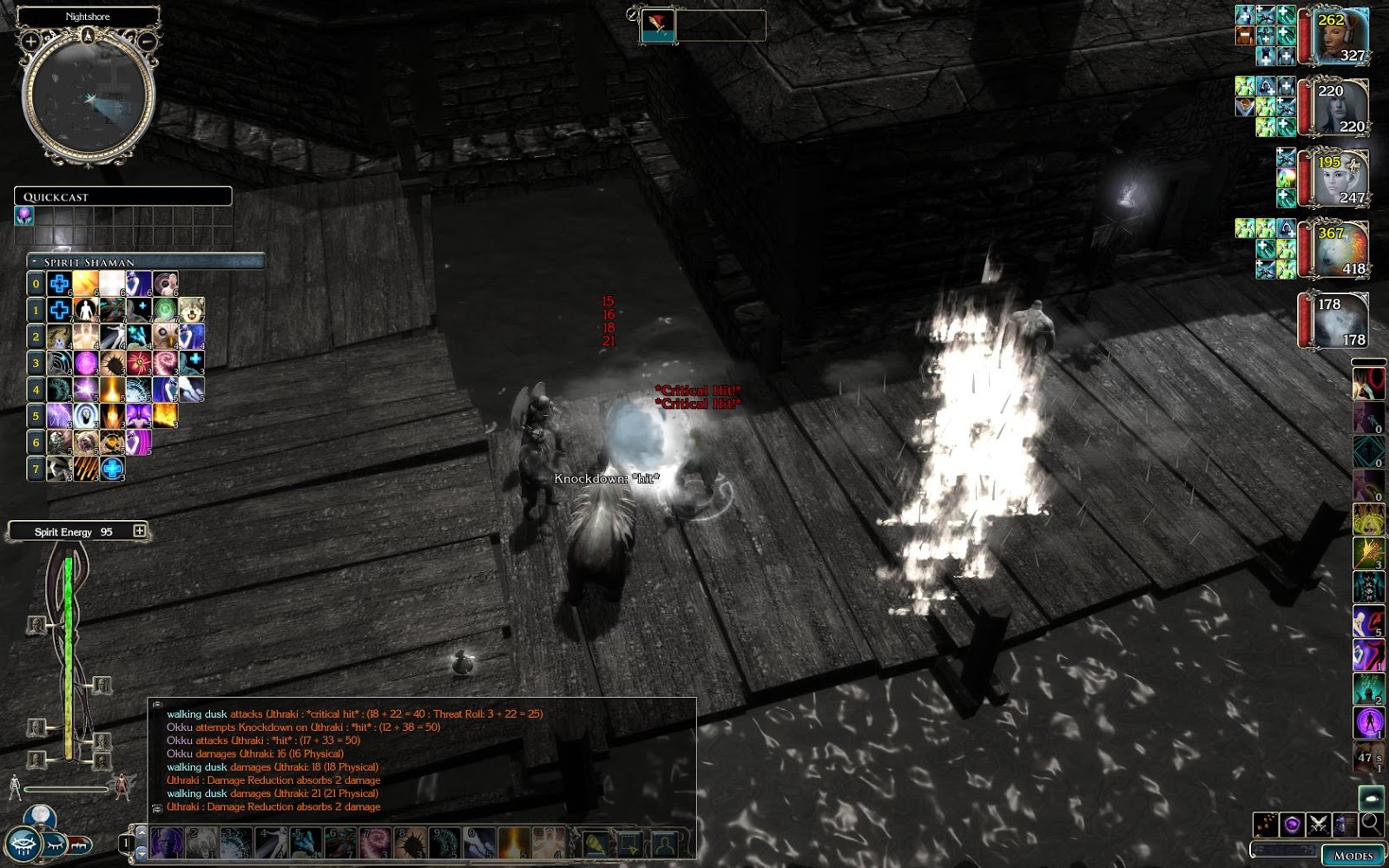Screen dimensions: 1389x868
Task: Cast the purple lightning level 5 spell
Action: tap(59, 416)
